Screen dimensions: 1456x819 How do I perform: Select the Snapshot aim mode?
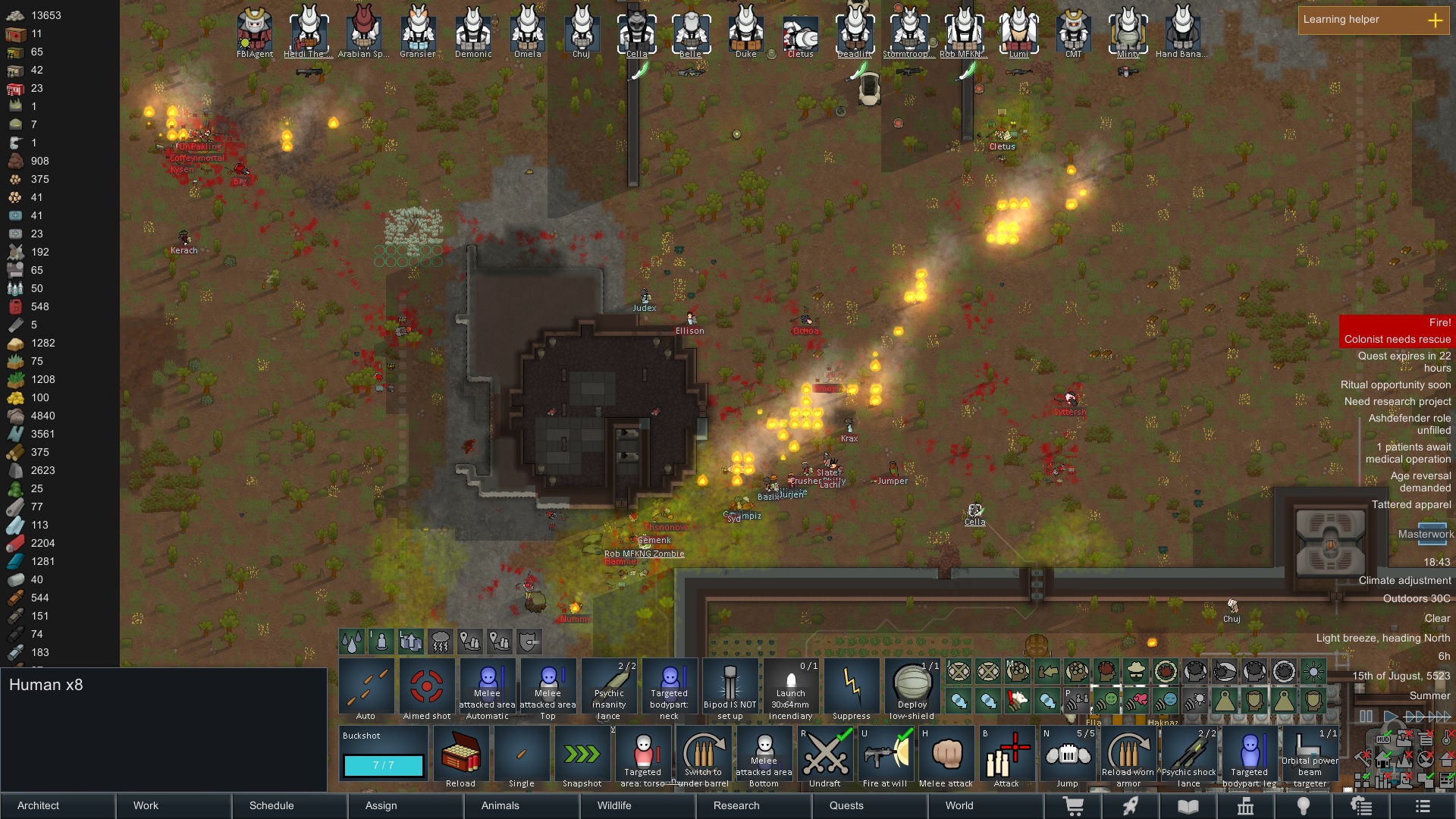click(x=582, y=756)
